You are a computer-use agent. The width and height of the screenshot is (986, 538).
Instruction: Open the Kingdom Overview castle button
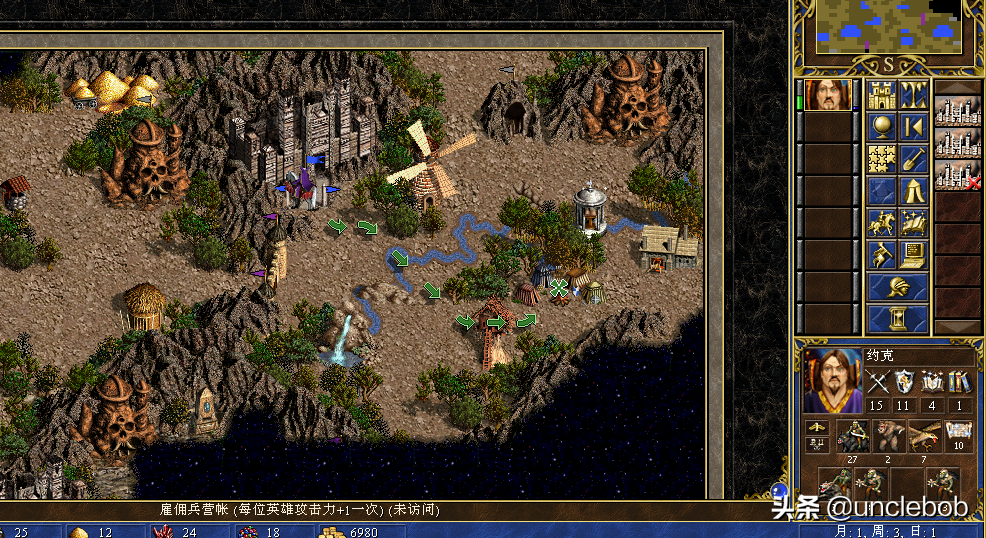point(881,96)
